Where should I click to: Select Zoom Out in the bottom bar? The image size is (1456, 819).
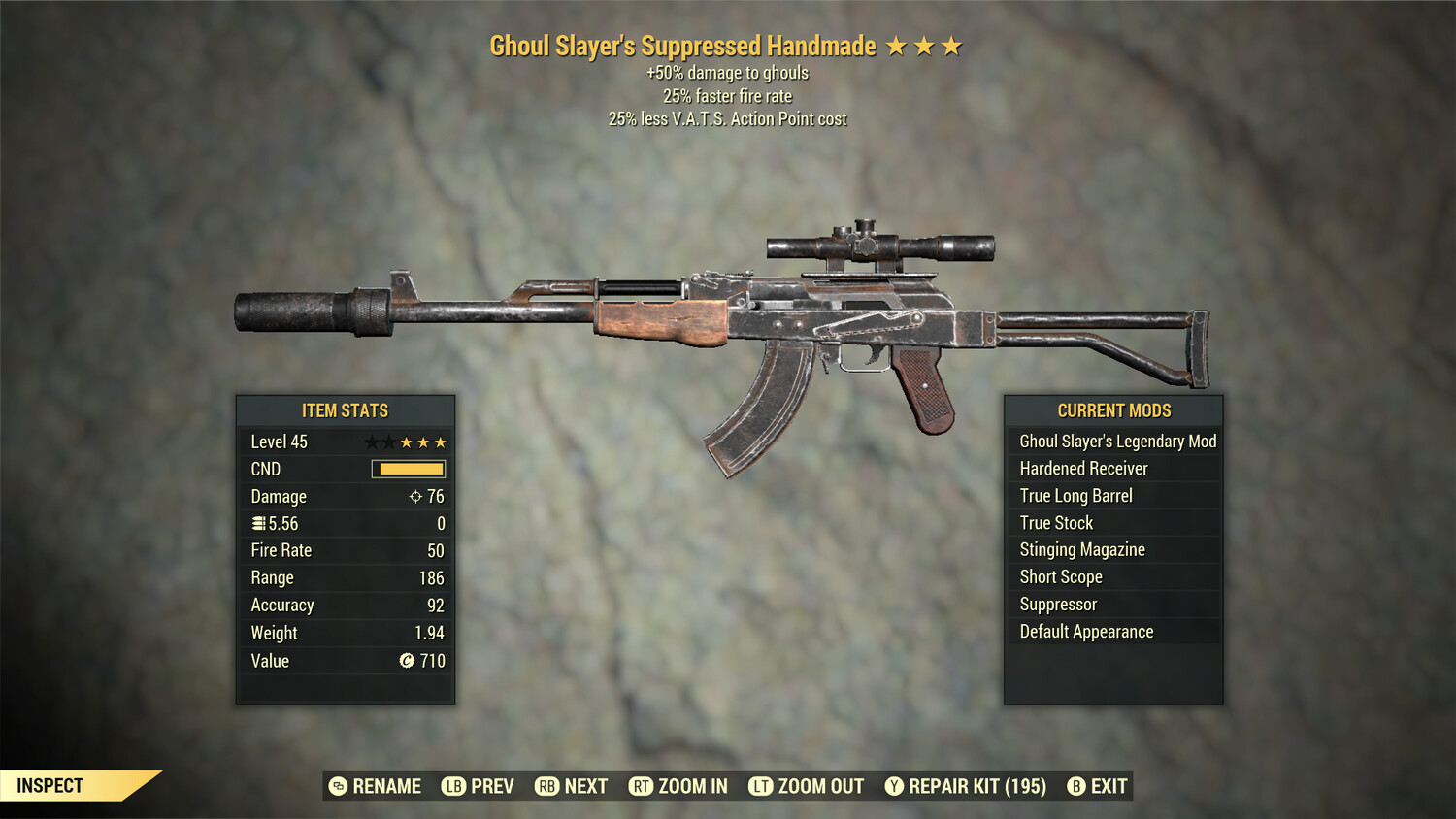(x=807, y=786)
